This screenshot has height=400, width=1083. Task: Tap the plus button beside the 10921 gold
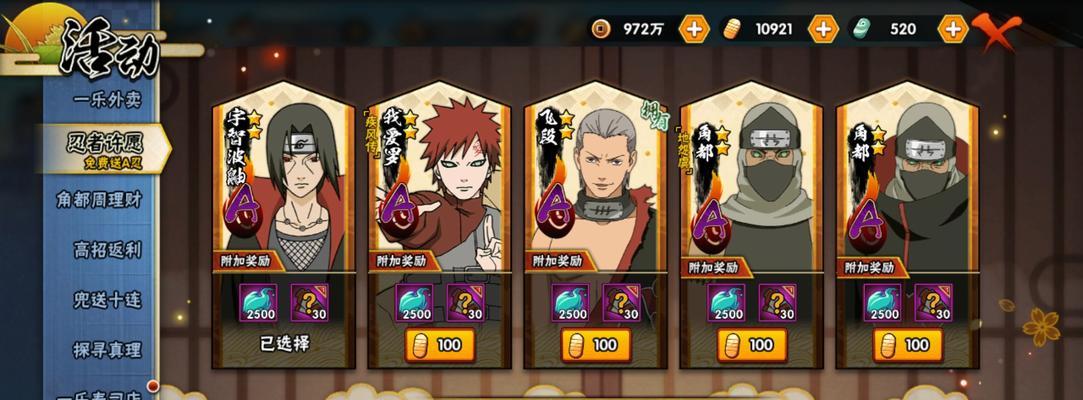click(823, 29)
